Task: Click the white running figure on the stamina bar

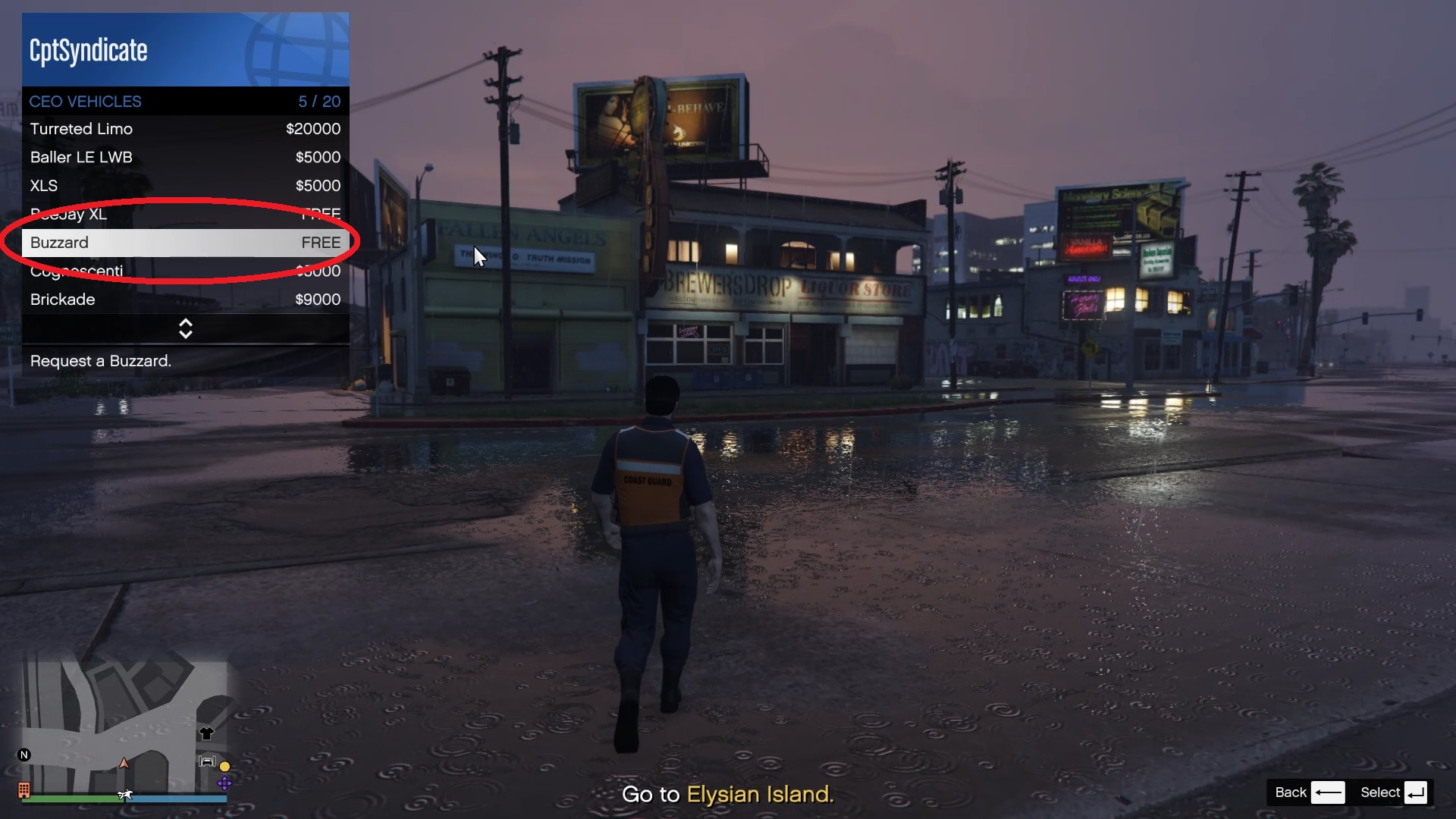Action: (126, 795)
